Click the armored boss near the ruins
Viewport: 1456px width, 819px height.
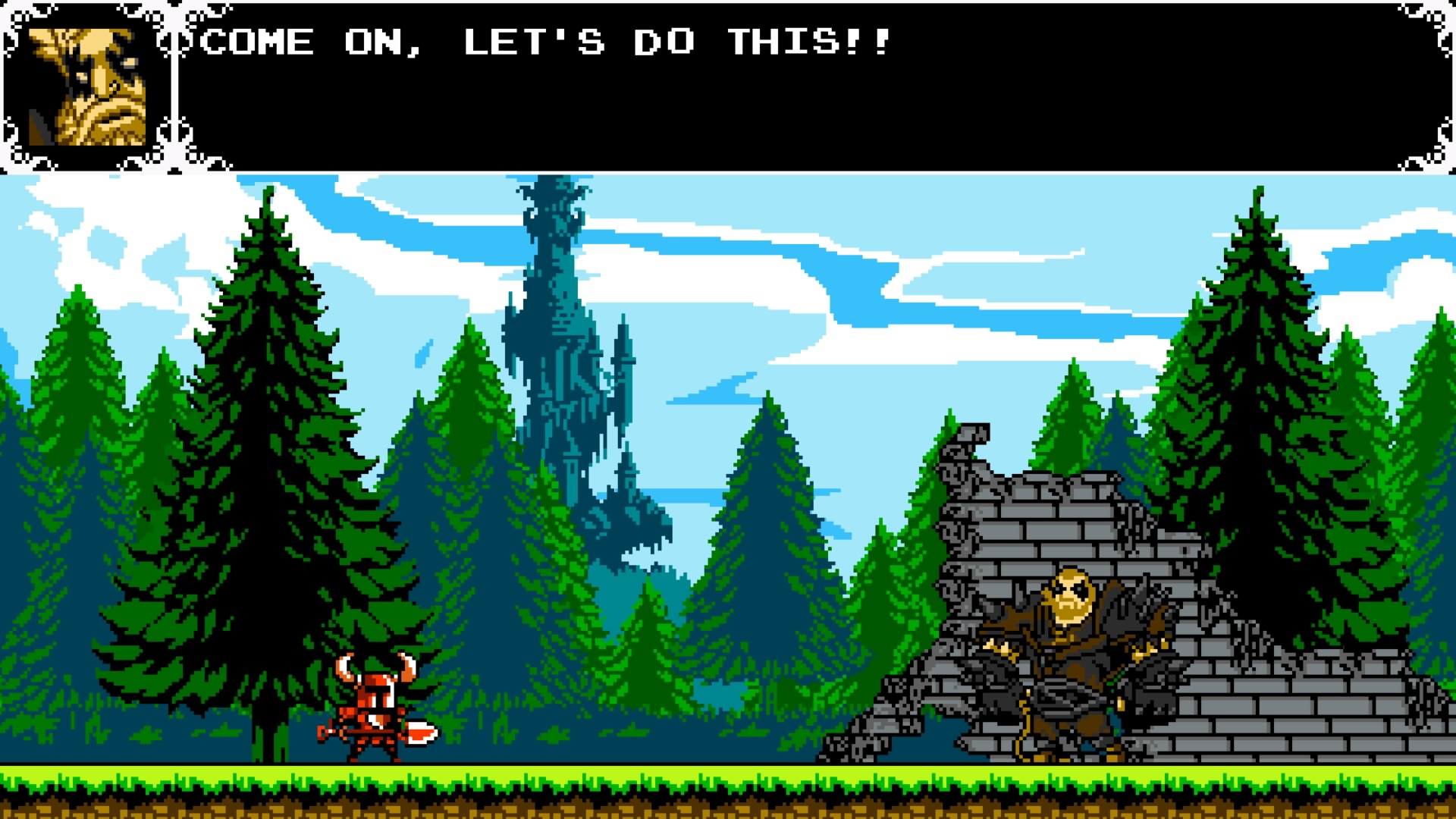click(1069, 667)
